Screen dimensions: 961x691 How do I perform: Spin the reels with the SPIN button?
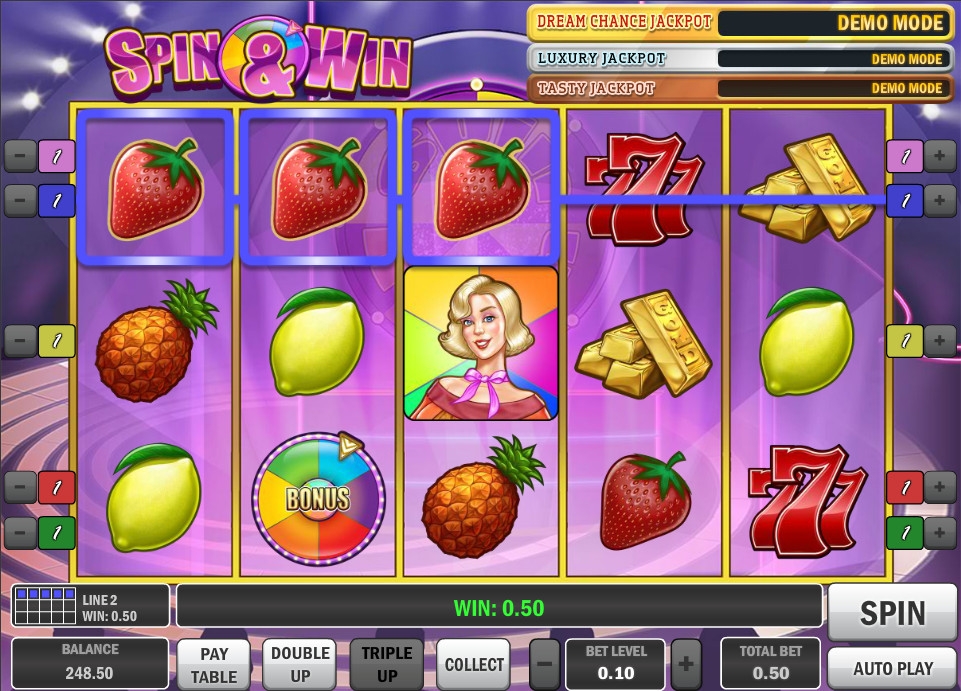tap(892, 612)
